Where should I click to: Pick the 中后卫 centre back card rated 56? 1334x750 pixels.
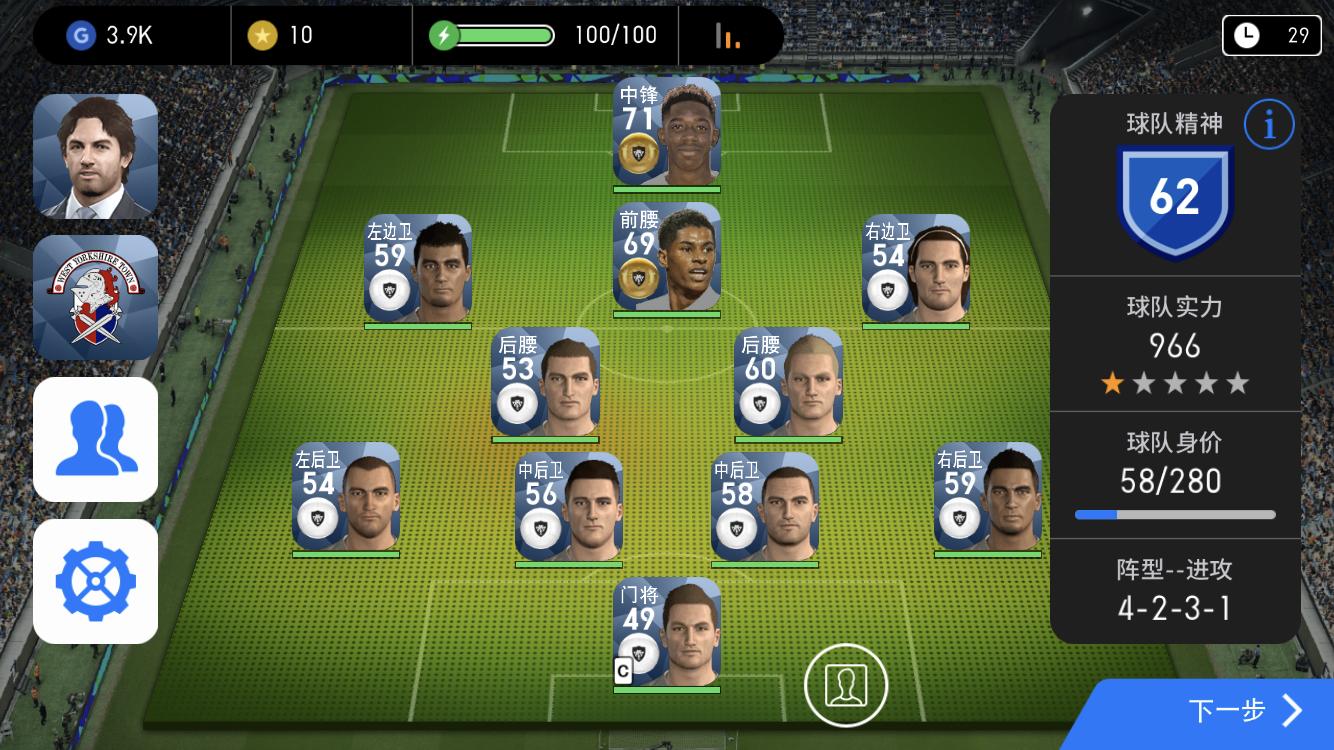(x=569, y=506)
